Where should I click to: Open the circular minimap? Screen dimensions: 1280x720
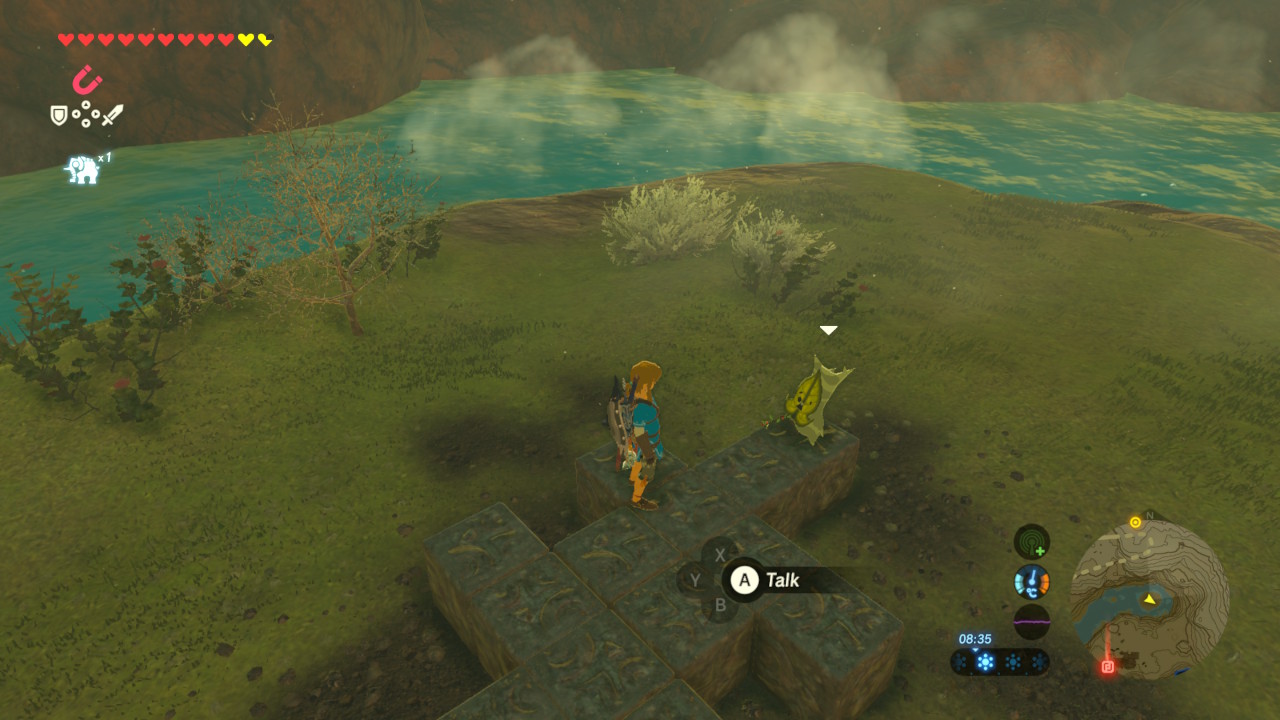click(x=1149, y=598)
